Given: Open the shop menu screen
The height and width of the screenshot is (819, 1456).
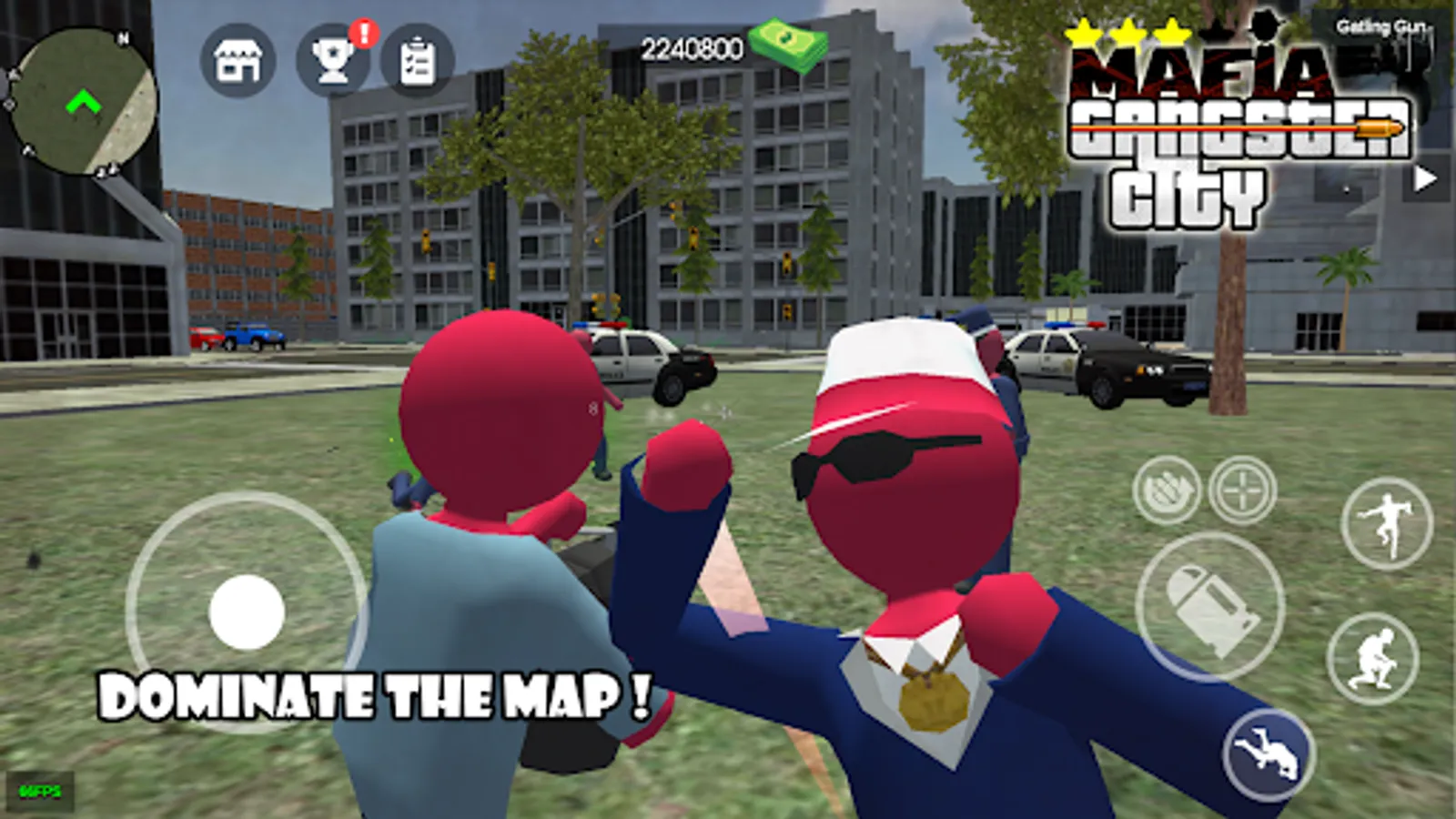Looking at the screenshot, I should [x=237, y=64].
